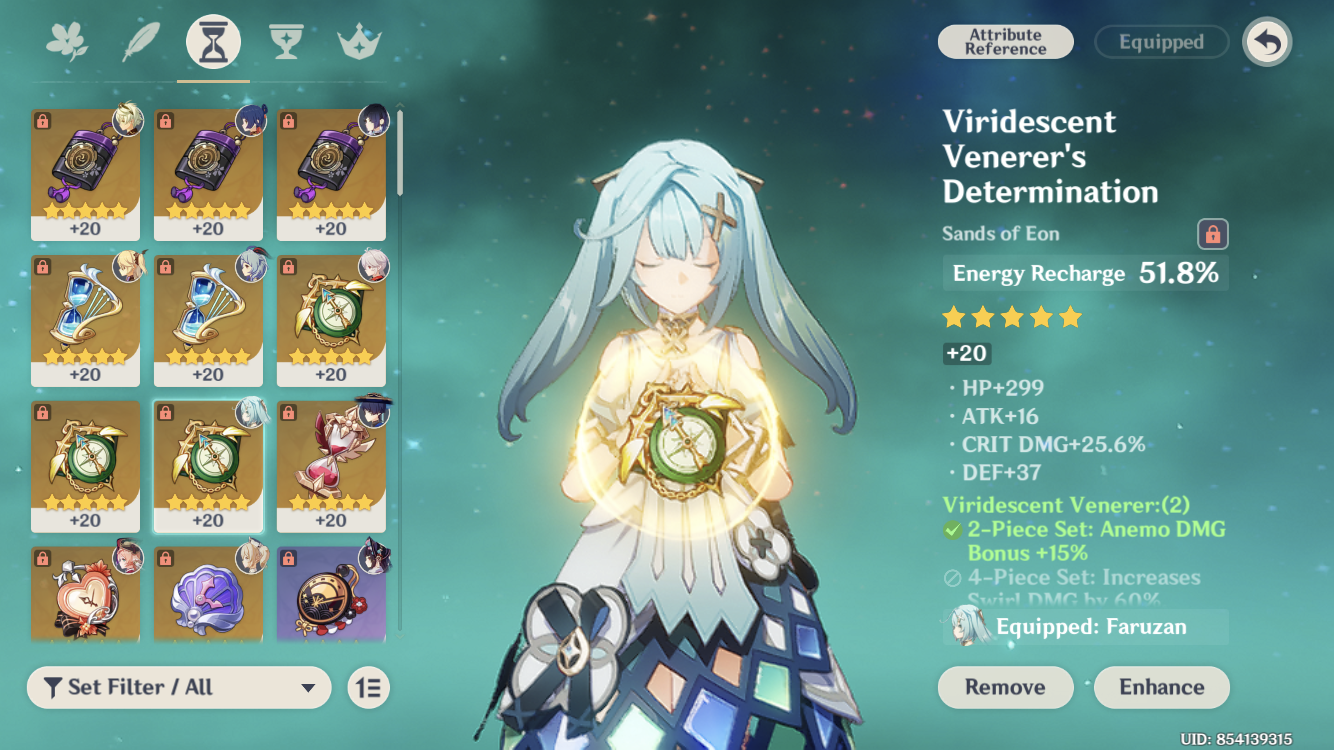The image size is (1334, 750).
Task: Select the purple seashell goblet thumbnail
Action: pyautogui.click(x=208, y=593)
